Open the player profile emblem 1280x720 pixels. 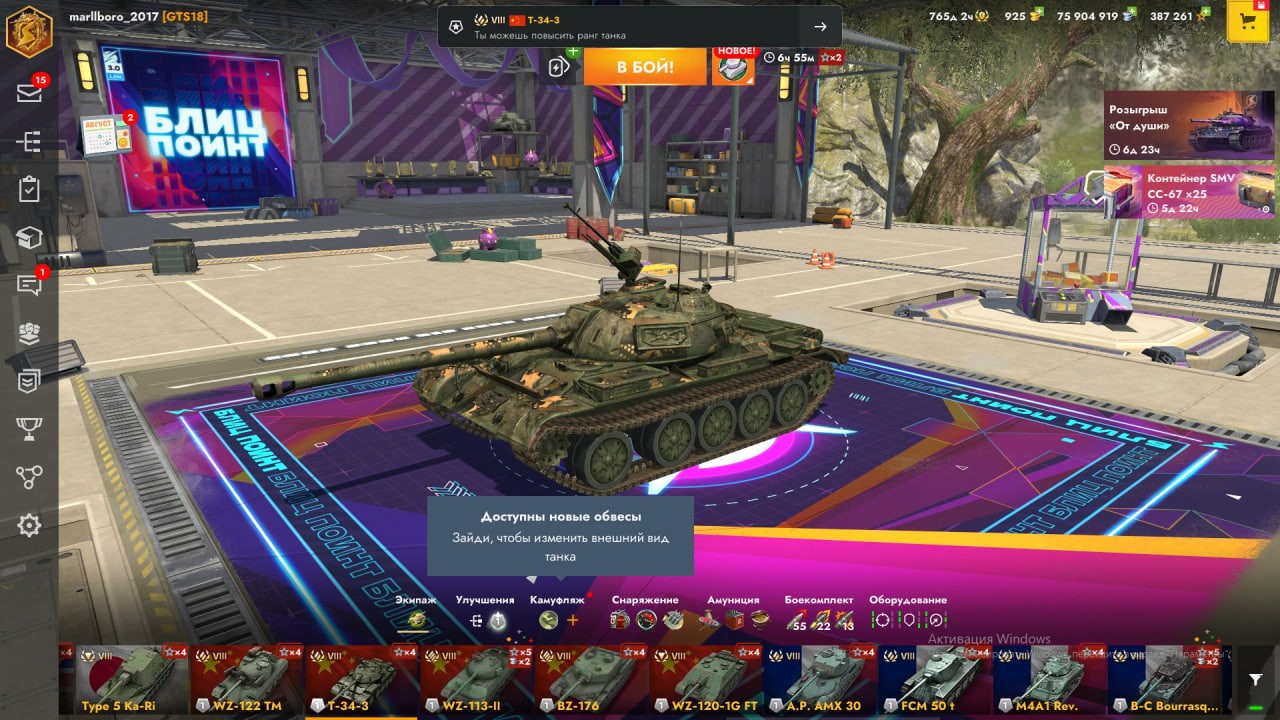point(29,30)
